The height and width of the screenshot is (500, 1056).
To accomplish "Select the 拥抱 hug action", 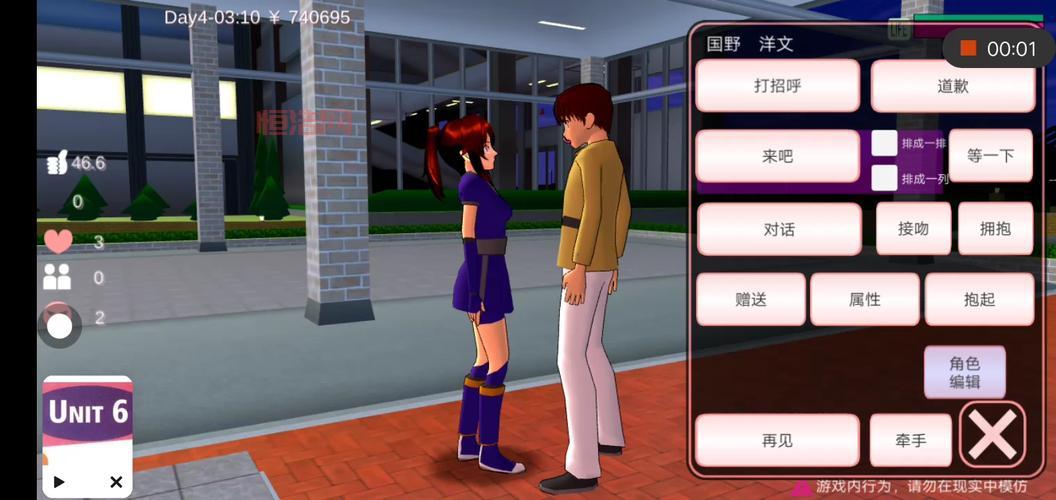I will click(x=994, y=229).
